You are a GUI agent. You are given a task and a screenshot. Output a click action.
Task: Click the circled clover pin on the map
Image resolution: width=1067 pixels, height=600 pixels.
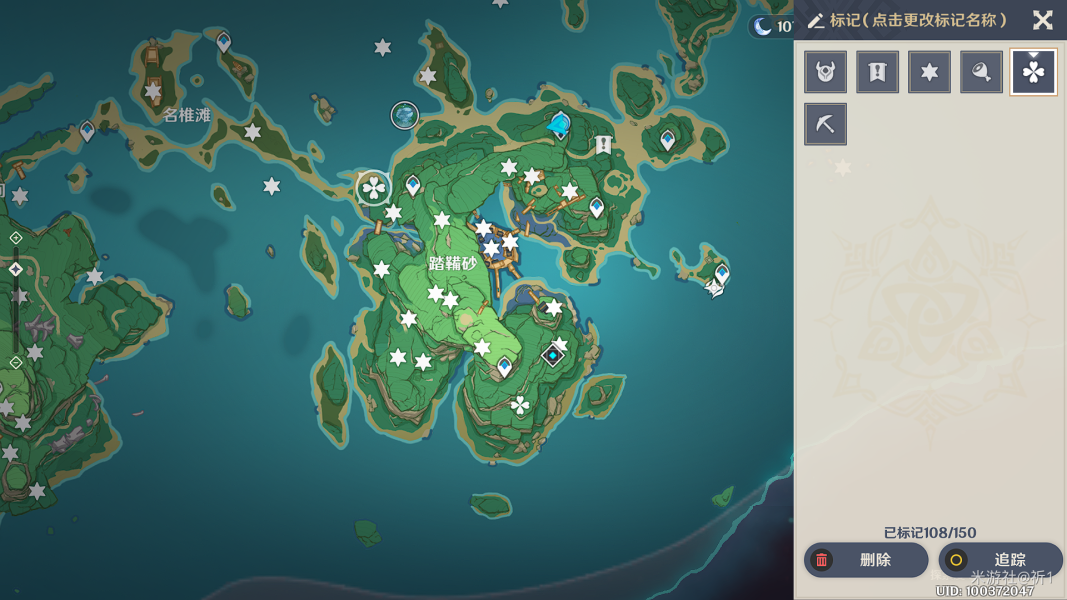click(373, 187)
